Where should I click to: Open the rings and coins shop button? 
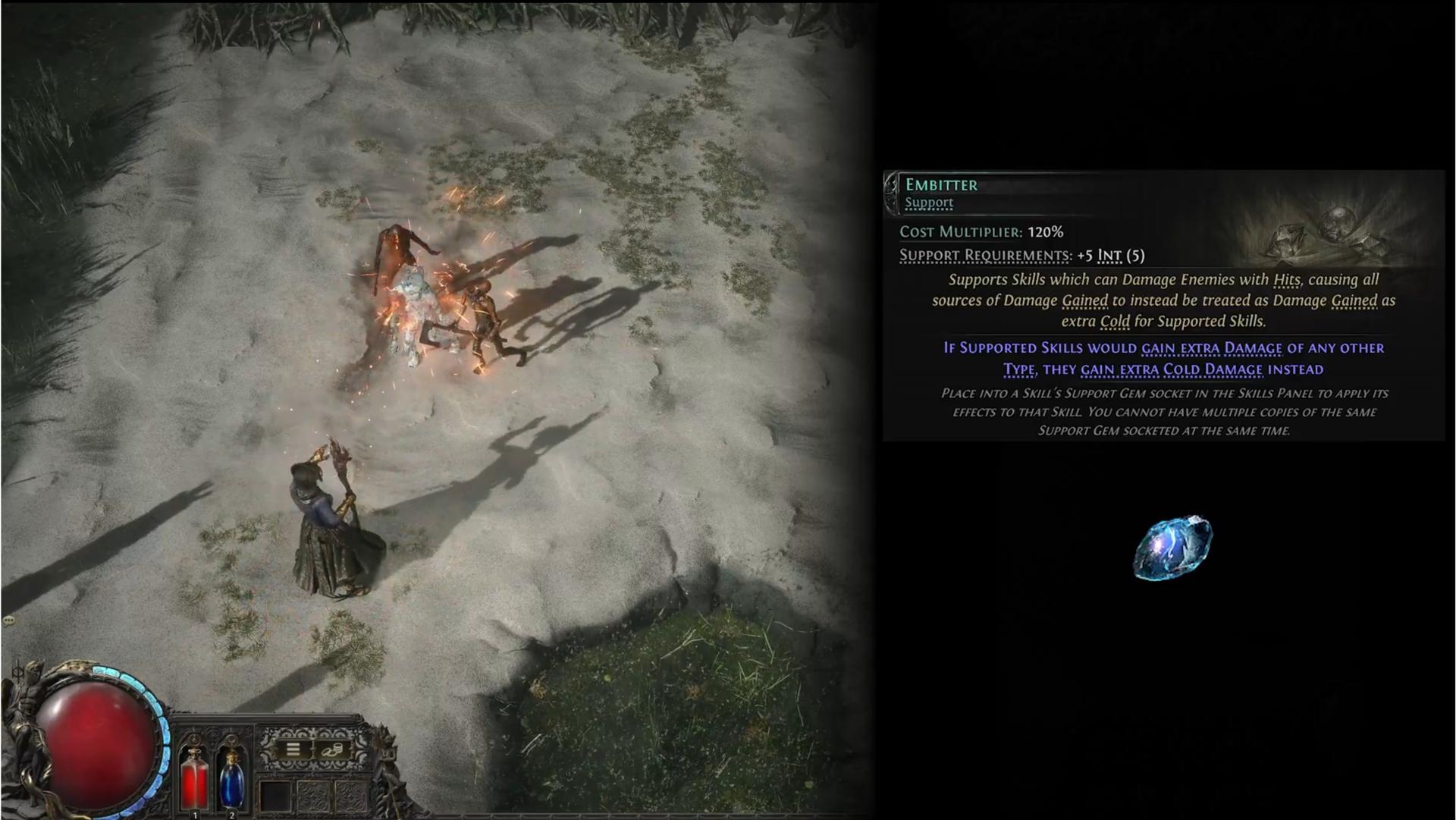(332, 750)
